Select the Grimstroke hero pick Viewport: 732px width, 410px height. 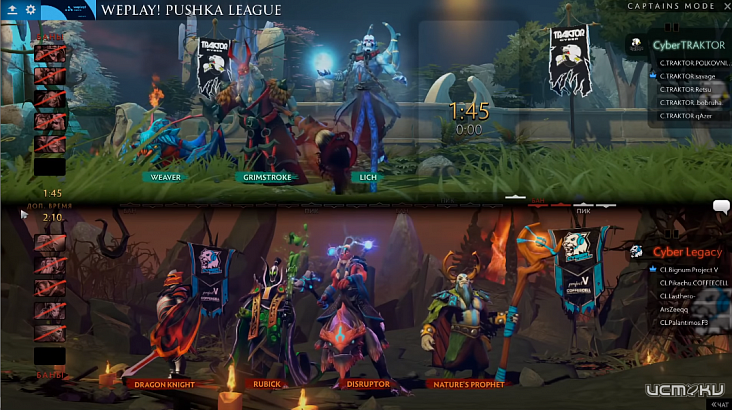pos(265,177)
